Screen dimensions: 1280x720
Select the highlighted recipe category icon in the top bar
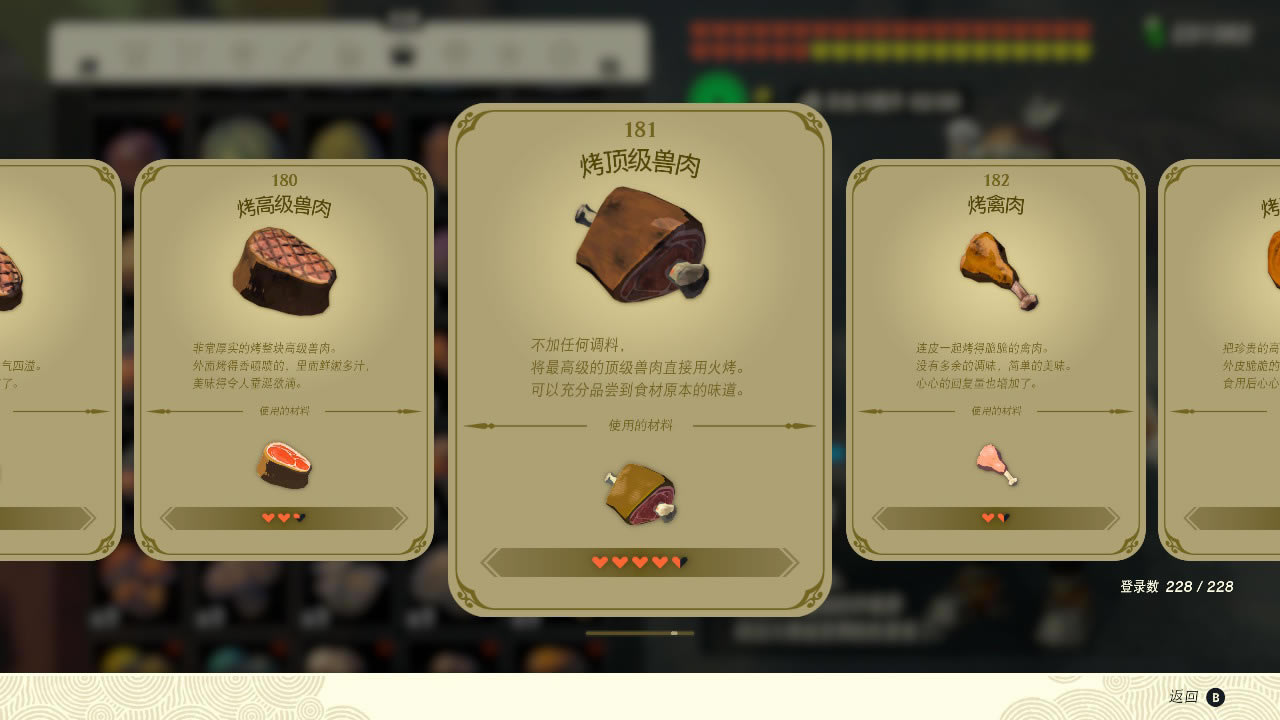coord(403,55)
